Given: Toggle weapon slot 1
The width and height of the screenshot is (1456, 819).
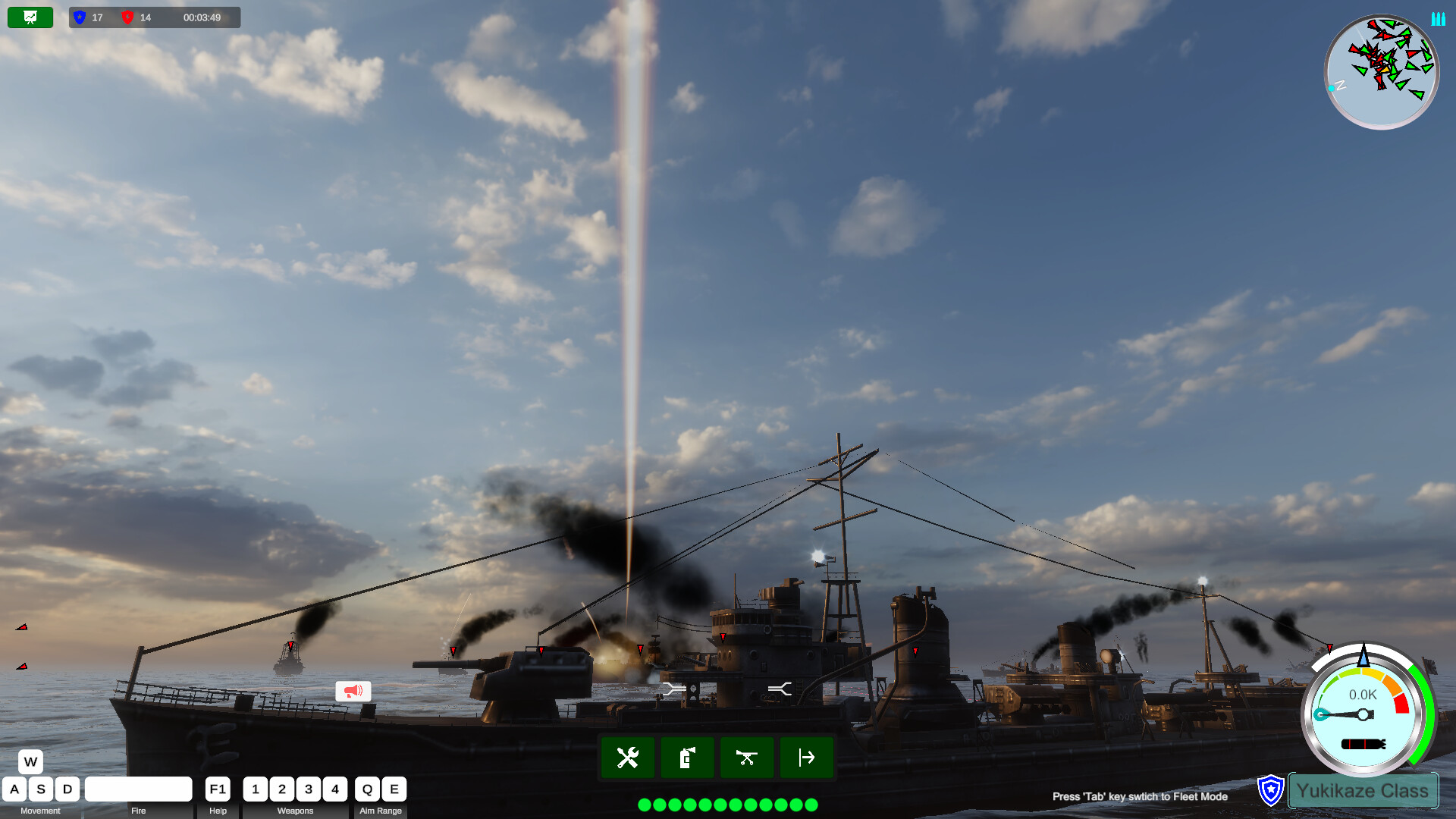Looking at the screenshot, I should coord(256,789).
